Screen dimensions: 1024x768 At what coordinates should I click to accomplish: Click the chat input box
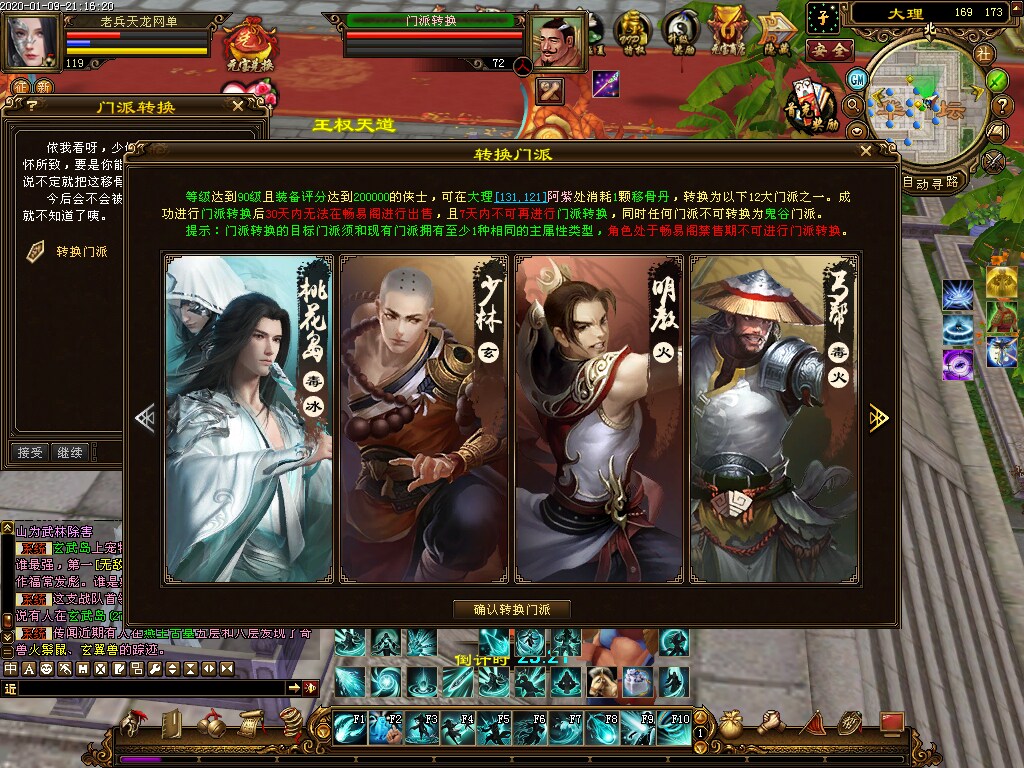(150, 688)
